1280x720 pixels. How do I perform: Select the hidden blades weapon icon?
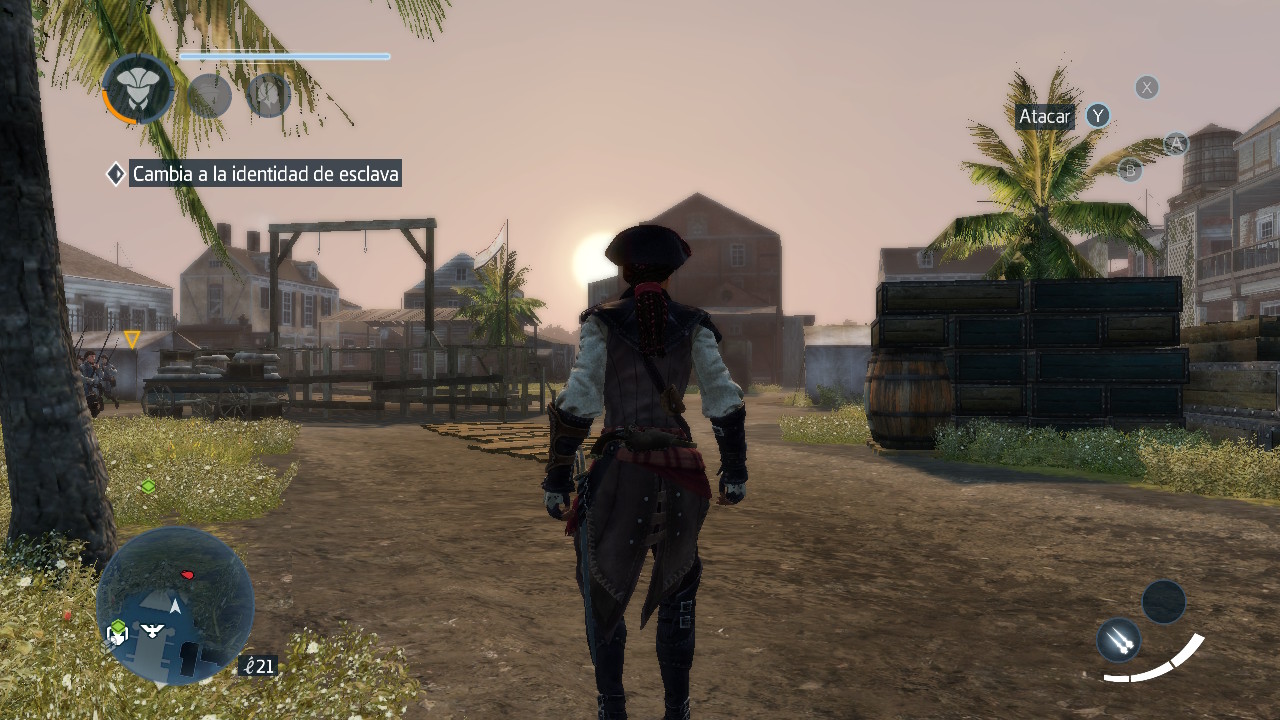tap(1119, 639)
